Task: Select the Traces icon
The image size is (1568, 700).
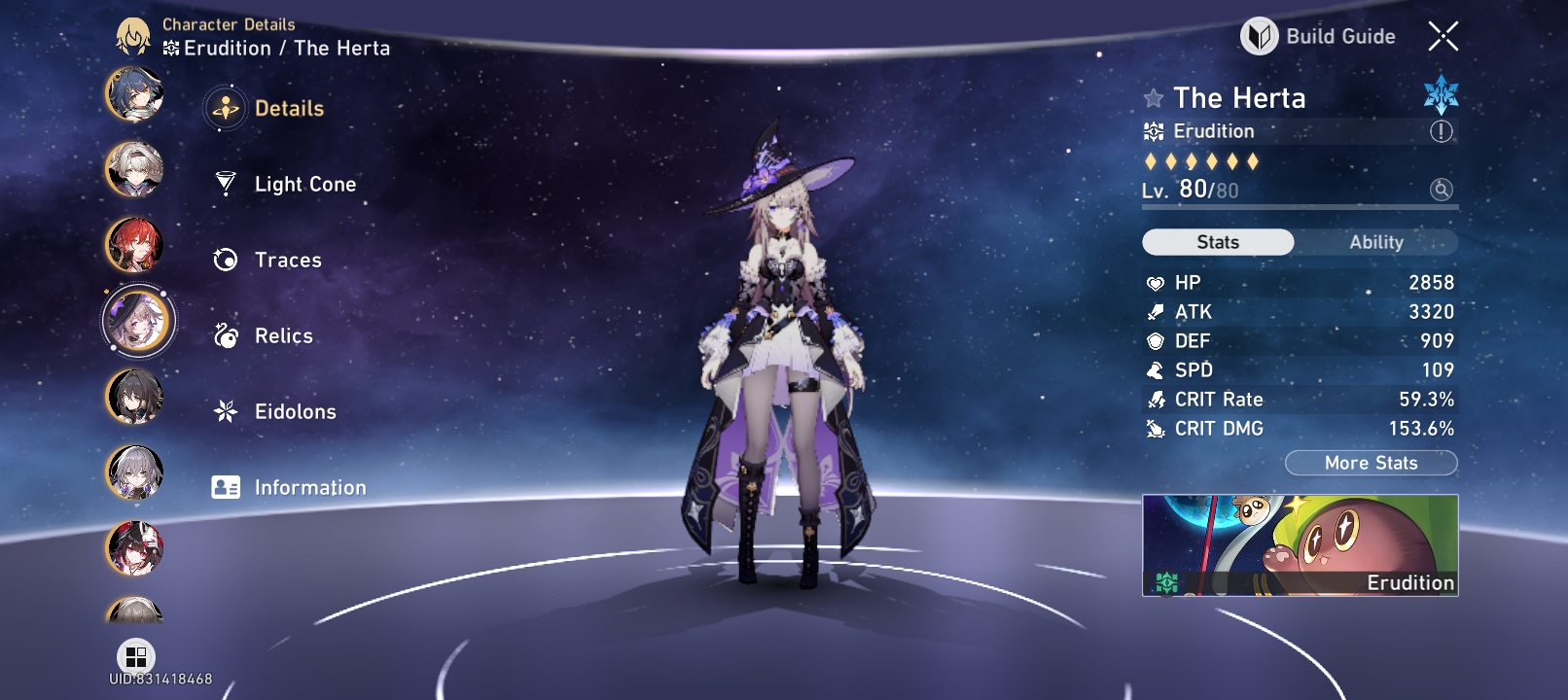Action: 225,260
